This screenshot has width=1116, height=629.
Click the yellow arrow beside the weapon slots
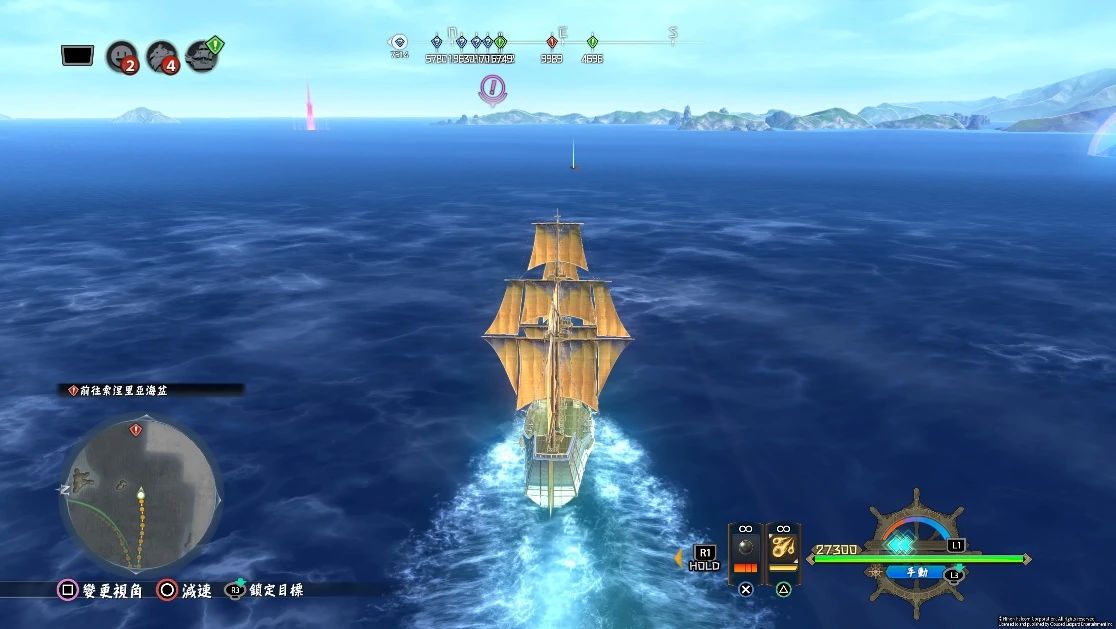[679, 555]
